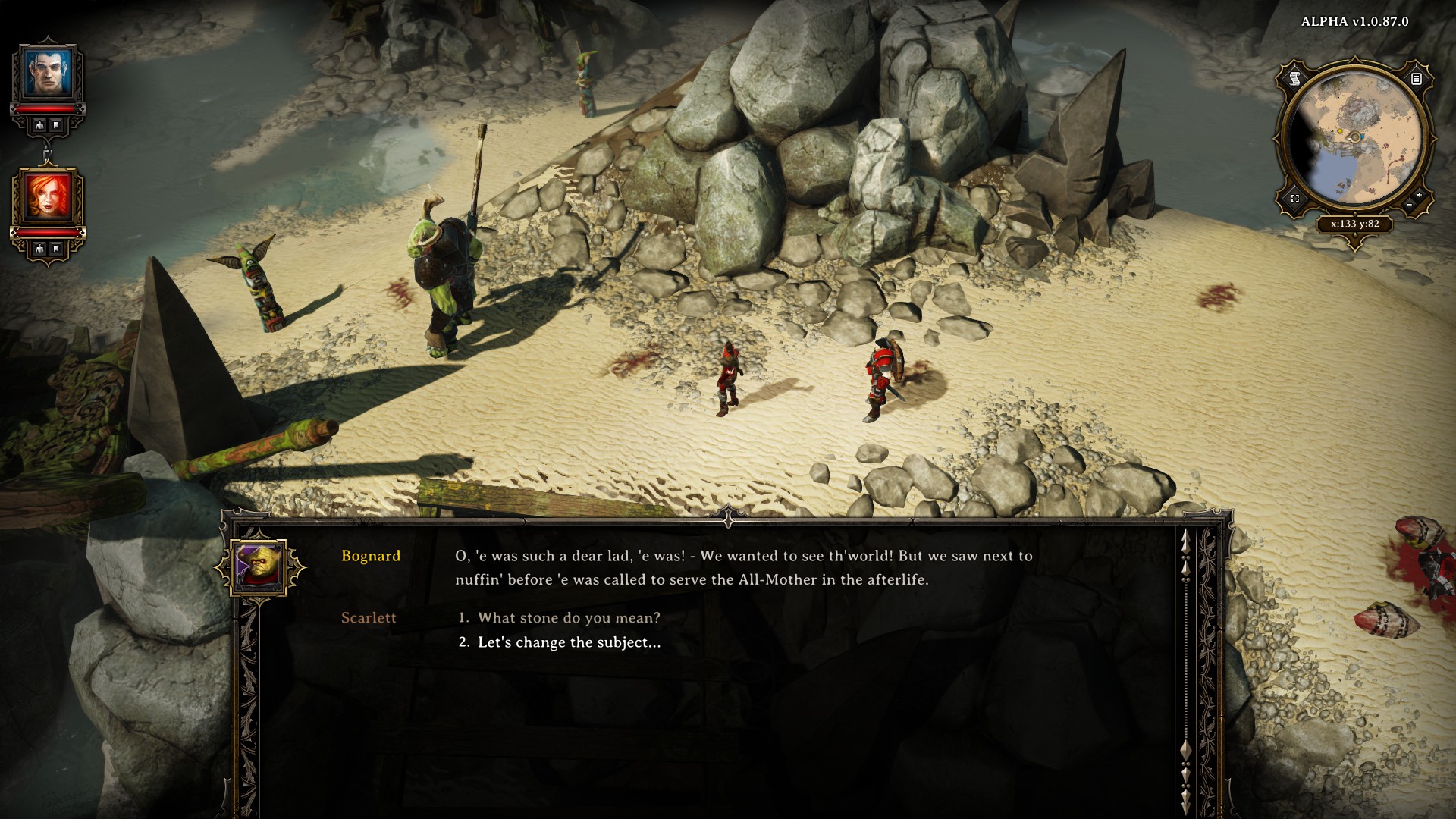Zoom in the minimap with plus button
Screen dimensions: 1456x819
[x=1420, y=195]
